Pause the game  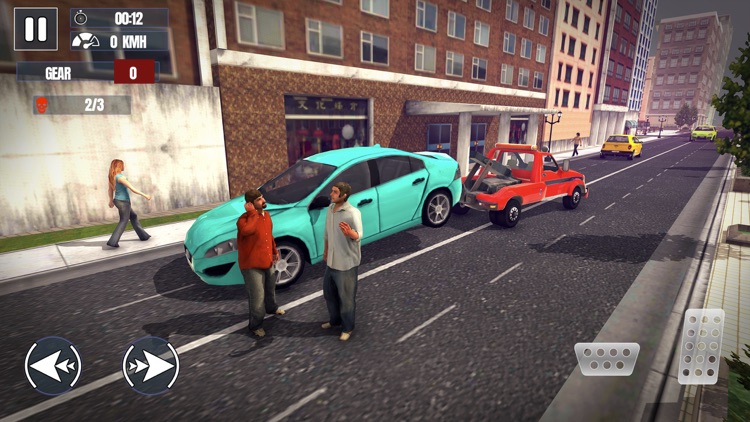[x=35, y=29]
